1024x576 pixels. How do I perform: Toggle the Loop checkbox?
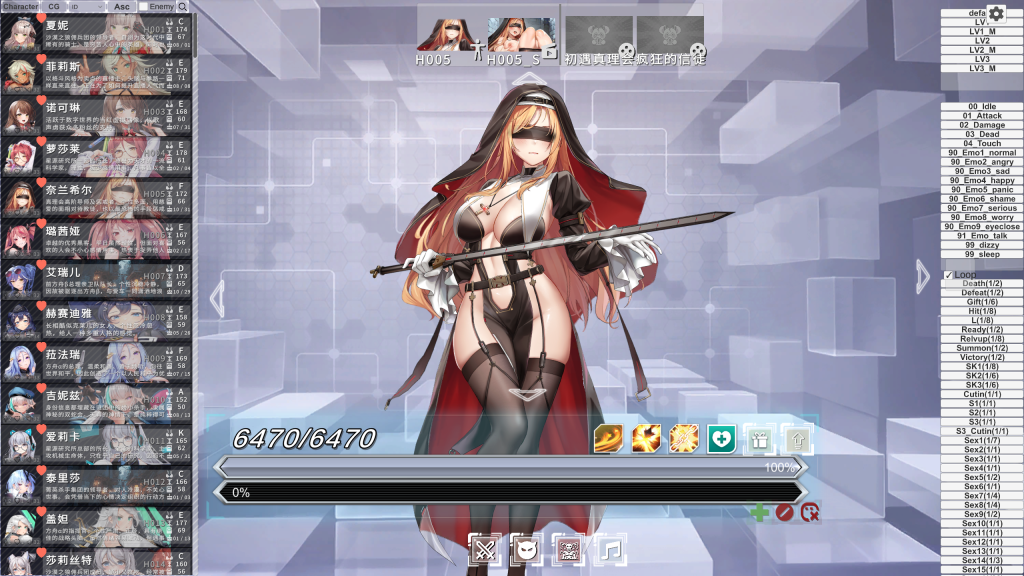949,275
